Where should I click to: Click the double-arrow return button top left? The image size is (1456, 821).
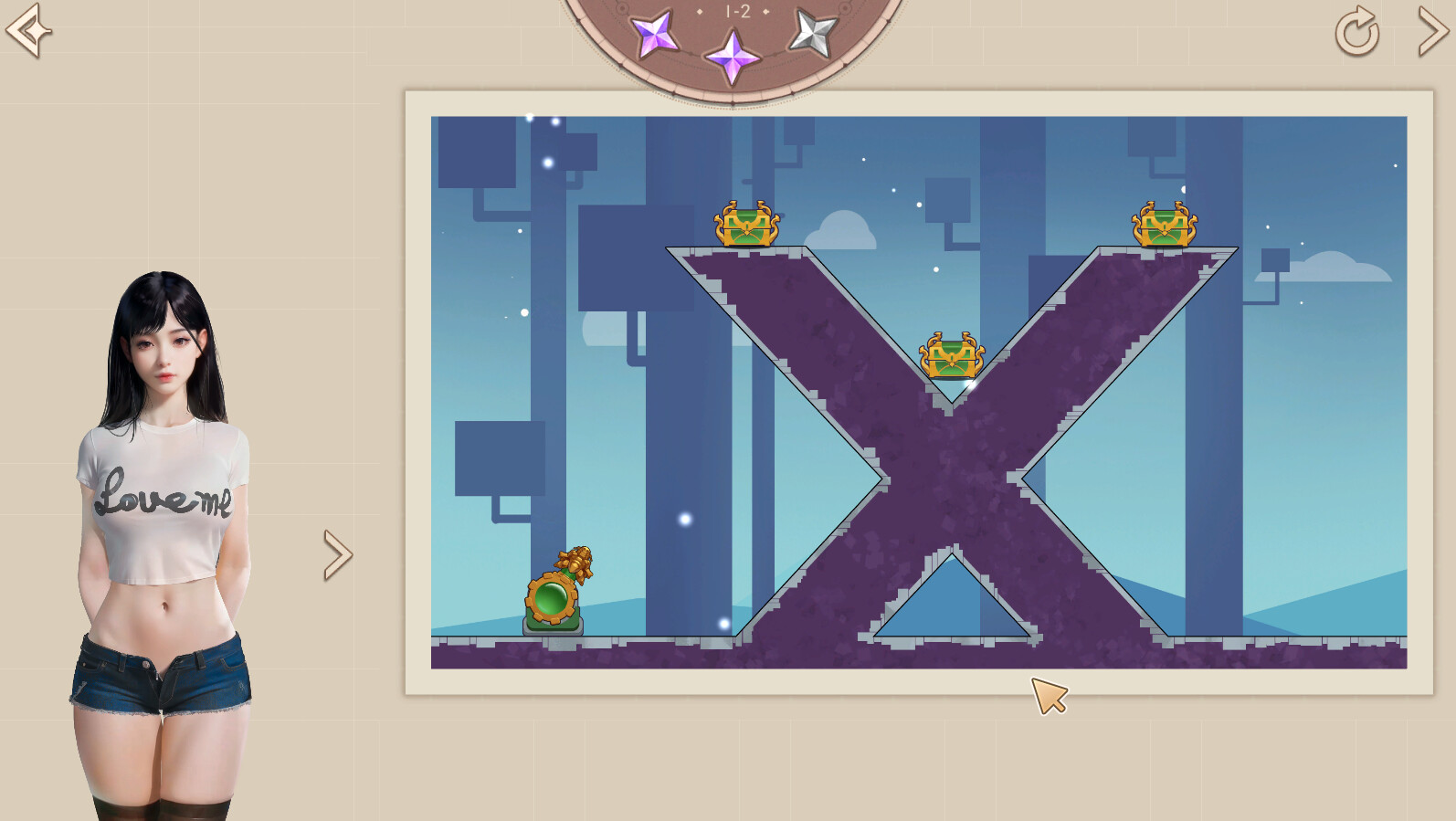pyautogui.click(x=27, y=29)
